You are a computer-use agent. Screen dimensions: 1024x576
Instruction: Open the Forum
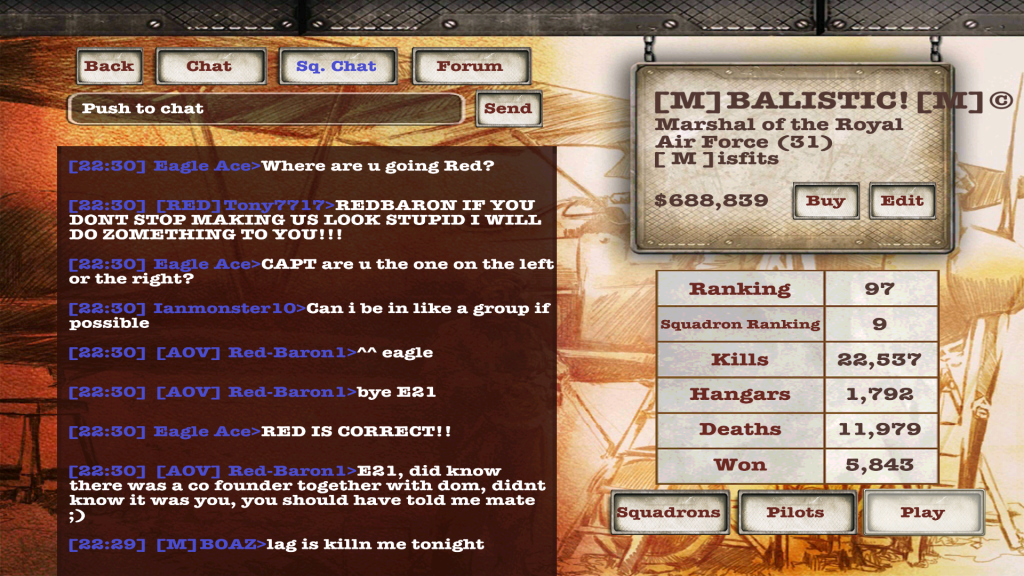(x=469, y=67)
